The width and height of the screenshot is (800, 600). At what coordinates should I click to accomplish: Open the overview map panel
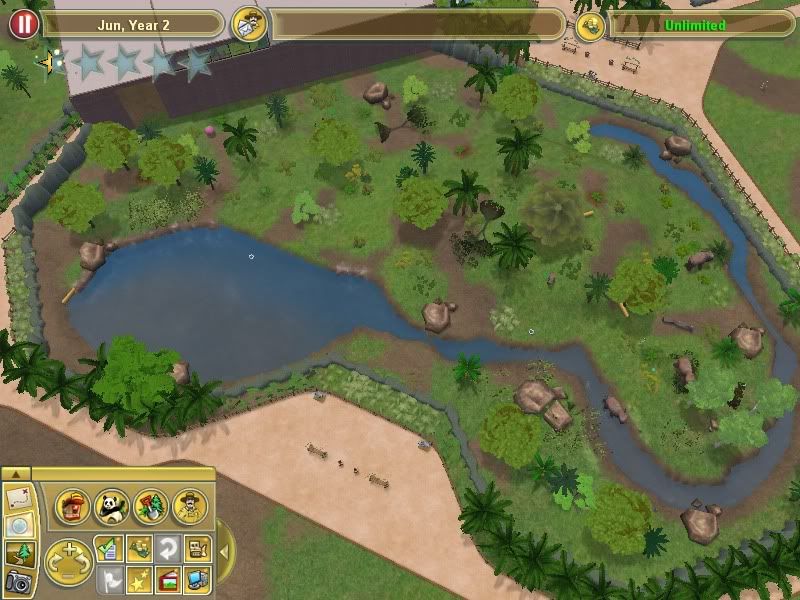click(20, 498)
